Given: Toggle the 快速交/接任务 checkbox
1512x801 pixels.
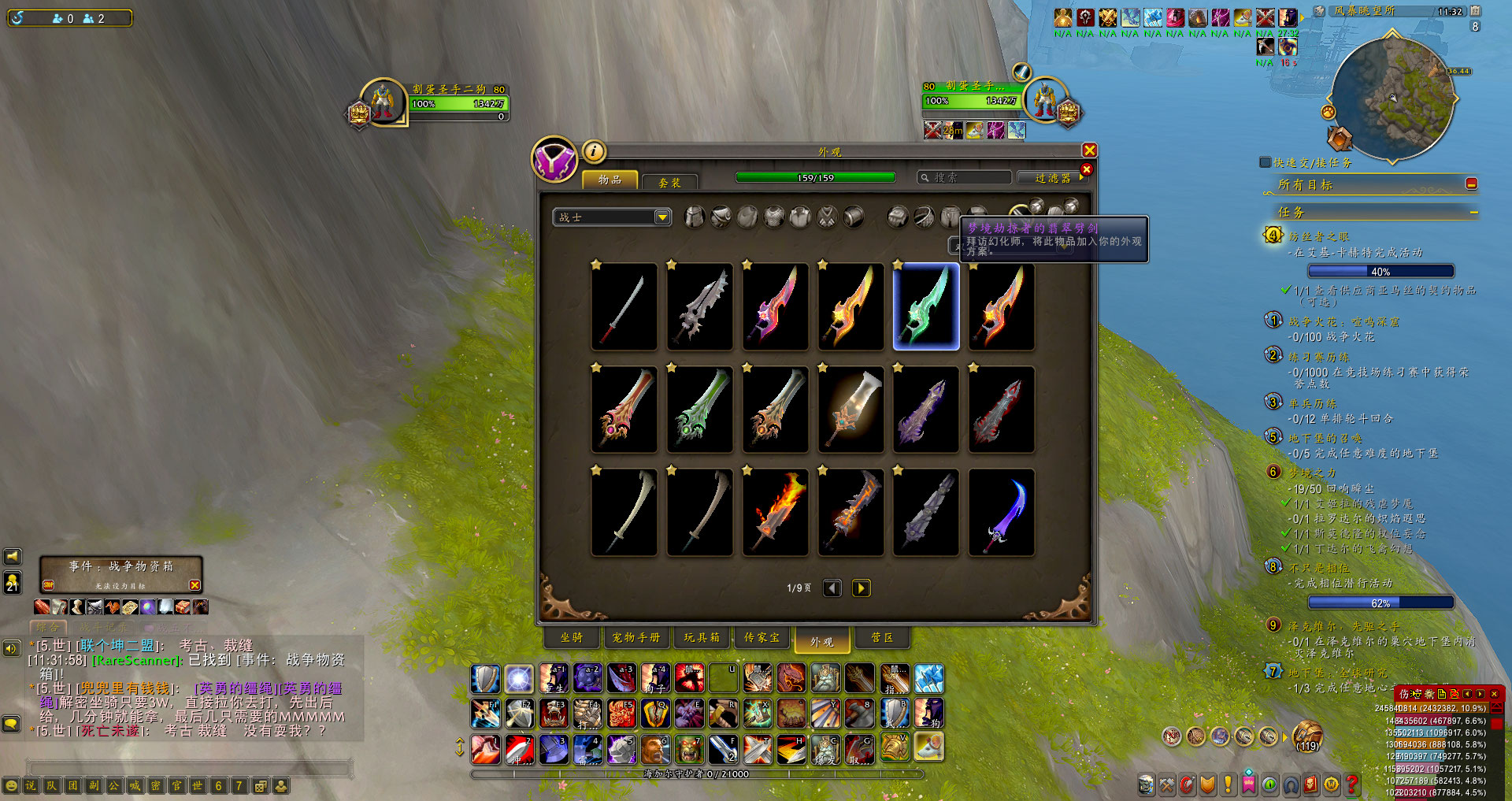Looking at the screenshot, I should 1266,162.
